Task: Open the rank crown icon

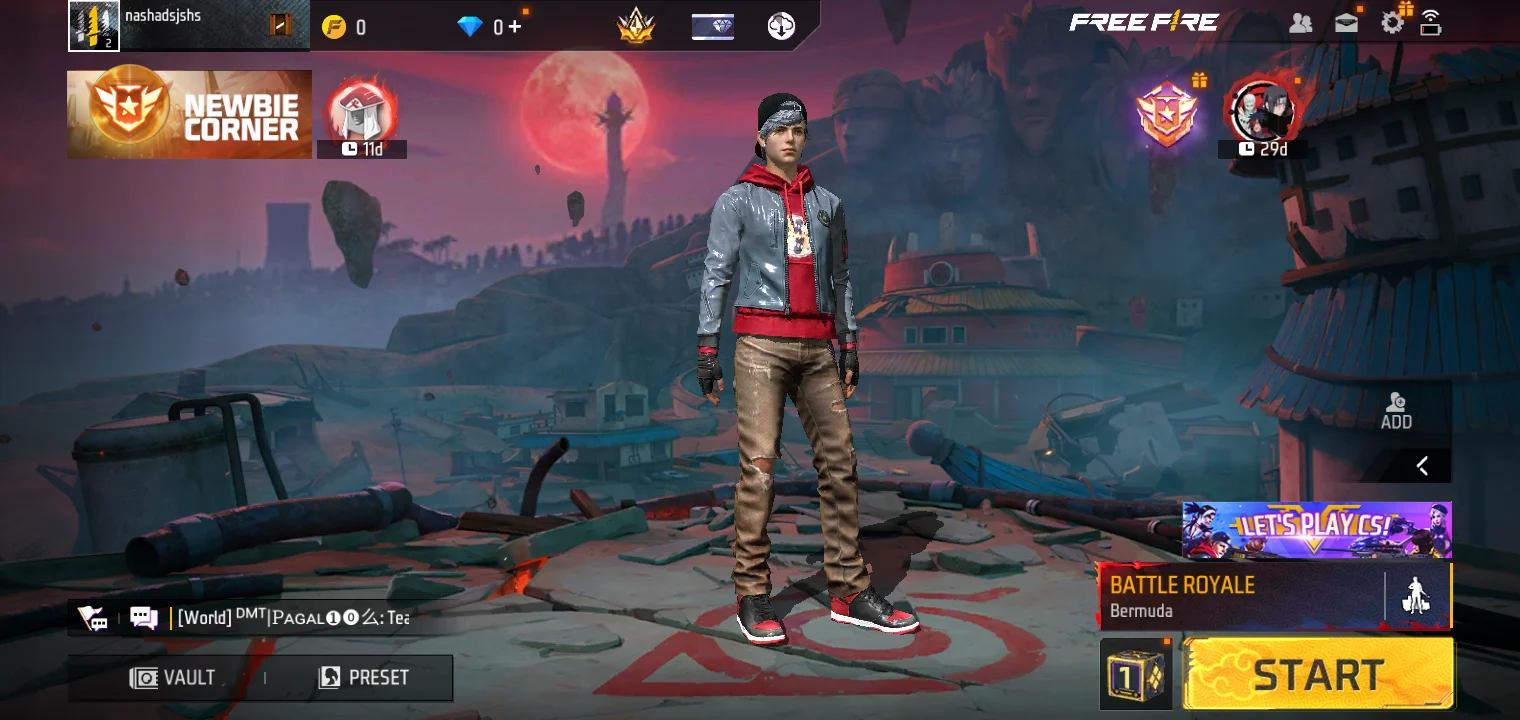Action: click(x=635, y=26)
